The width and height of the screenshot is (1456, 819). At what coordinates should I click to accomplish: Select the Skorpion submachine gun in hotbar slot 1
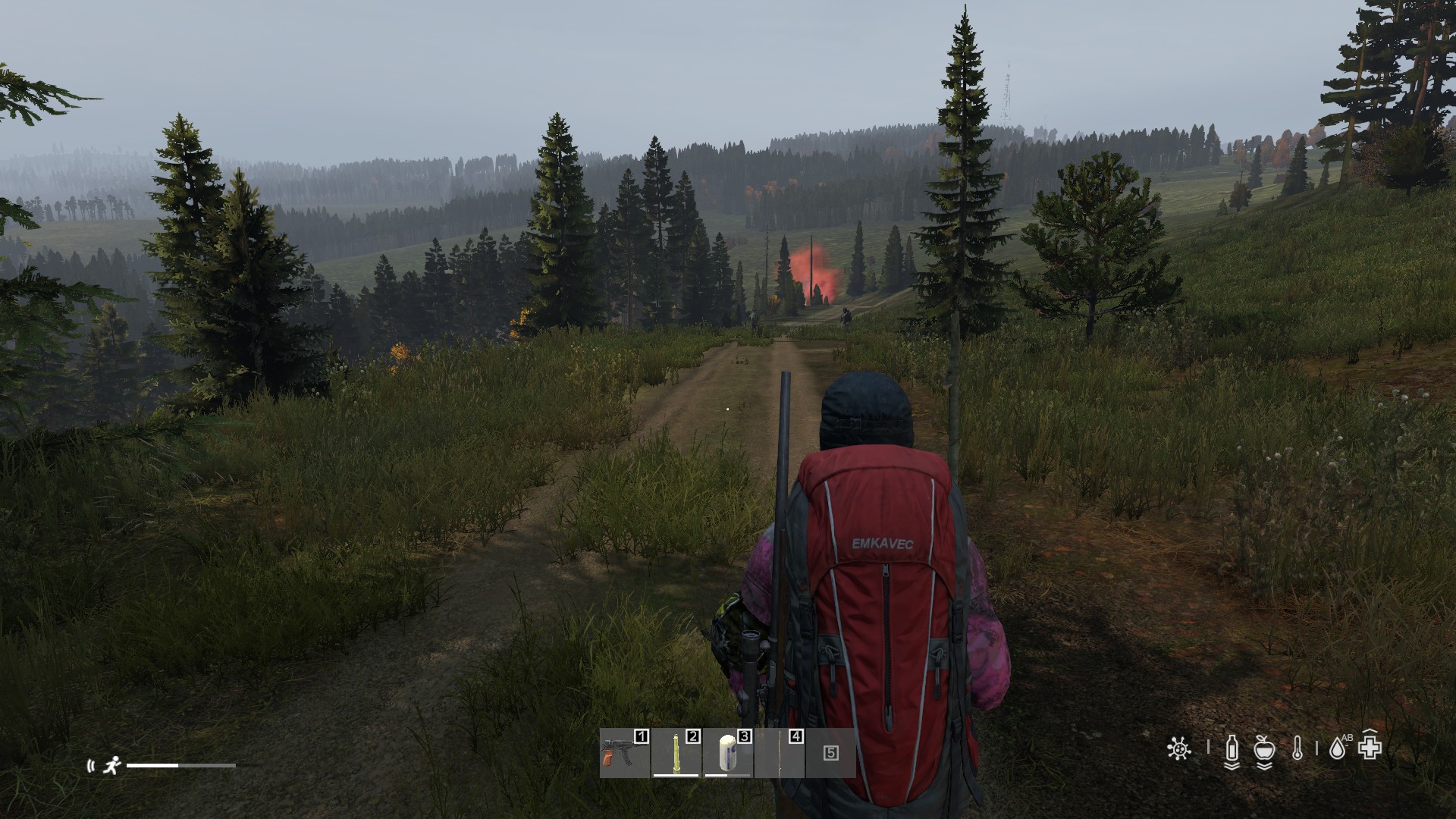pyautogui.click(x=624, y=753)
